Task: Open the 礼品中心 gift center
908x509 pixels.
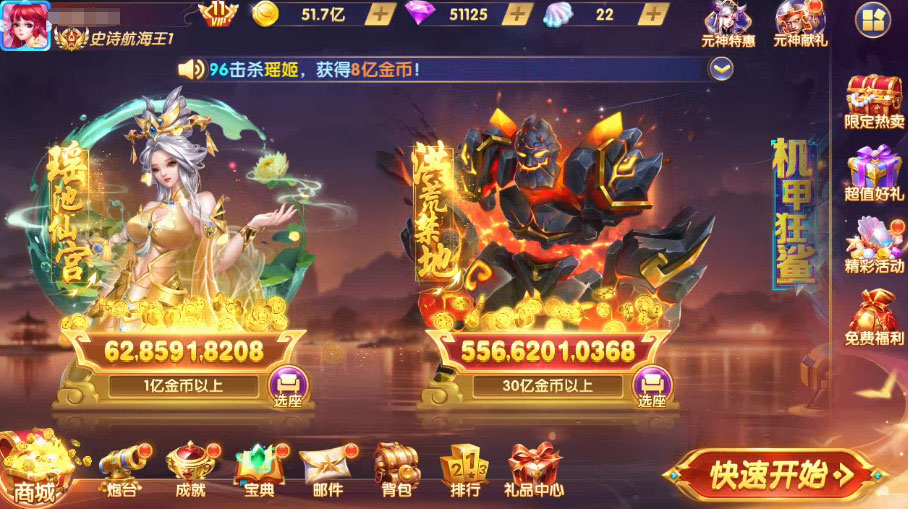Action: pyautogui.click(x=534, y=471)
